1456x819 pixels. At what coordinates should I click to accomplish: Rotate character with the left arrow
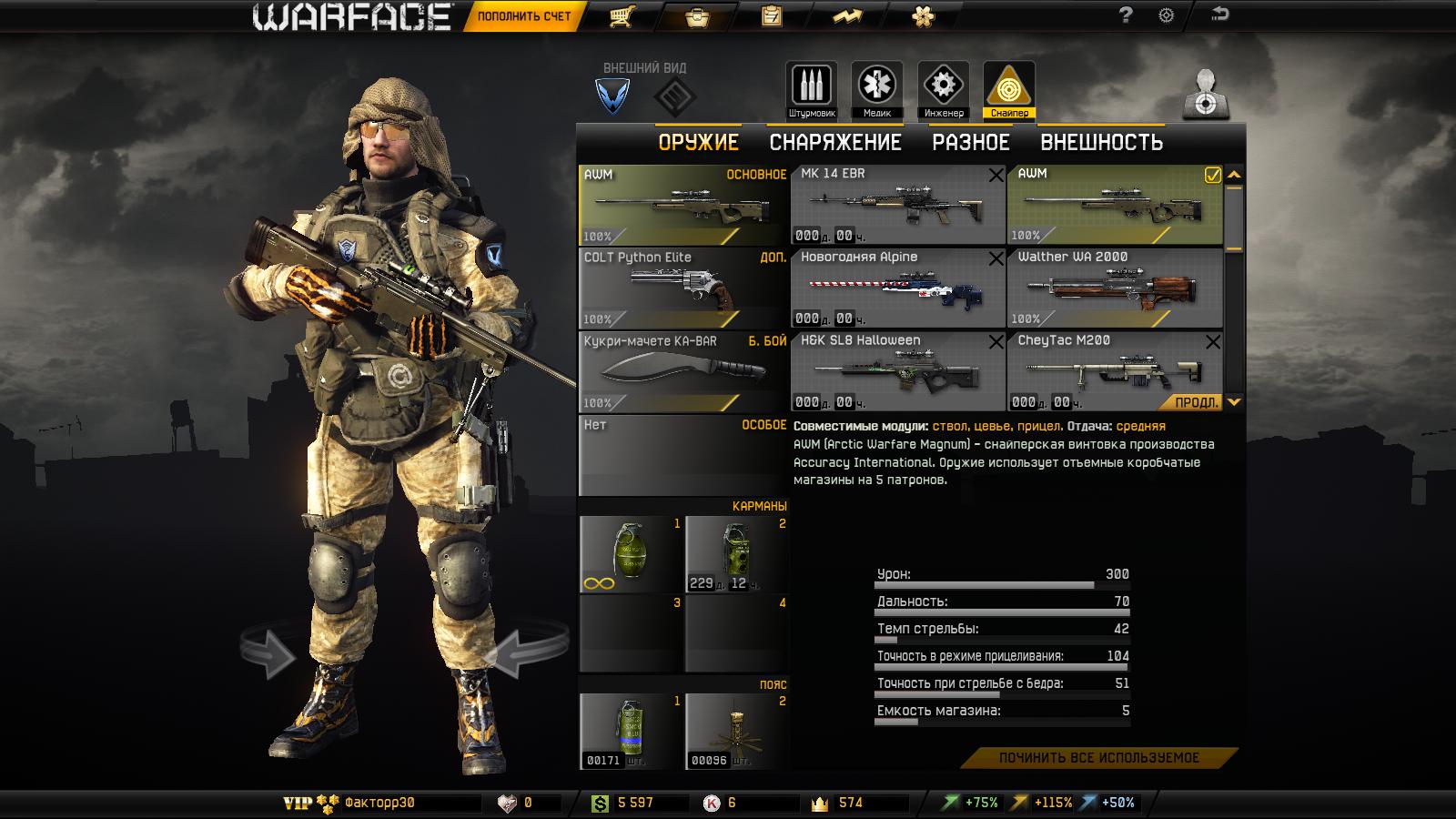point(269,652)
